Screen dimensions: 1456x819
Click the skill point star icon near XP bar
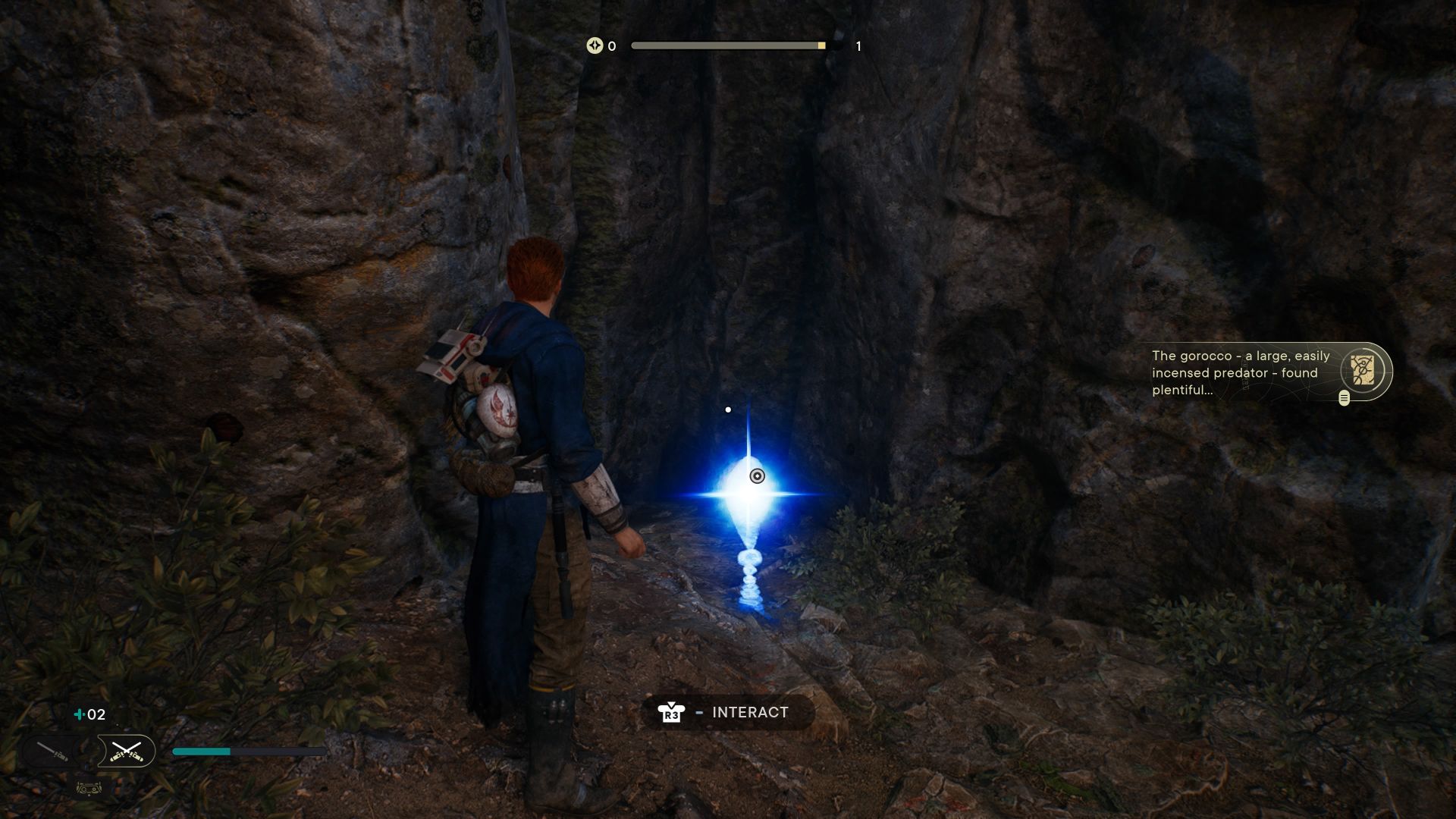(x=595, y=46)
